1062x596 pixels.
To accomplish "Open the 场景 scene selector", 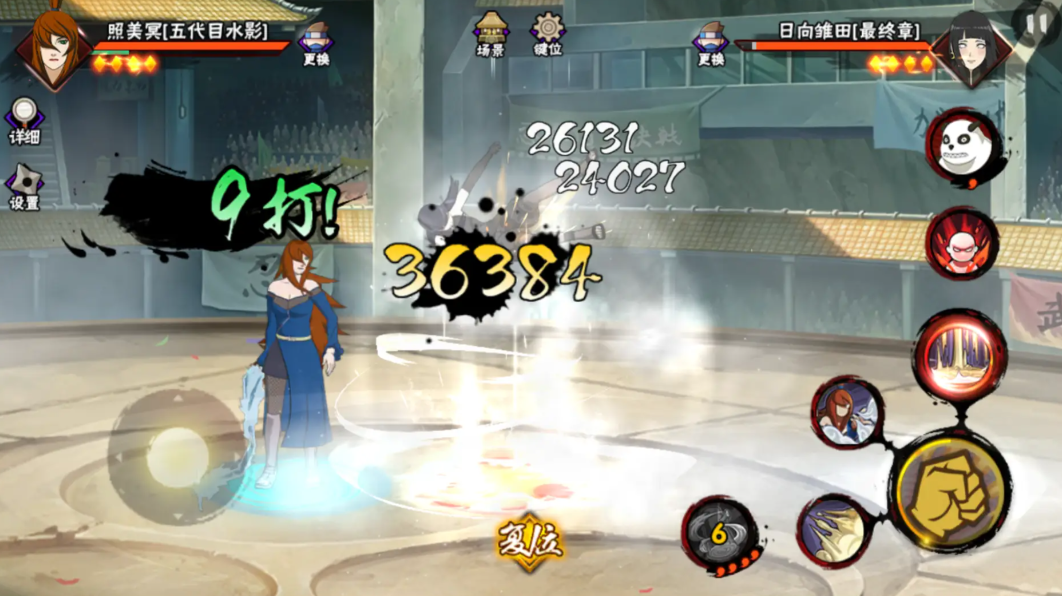I will coord(491,32).
